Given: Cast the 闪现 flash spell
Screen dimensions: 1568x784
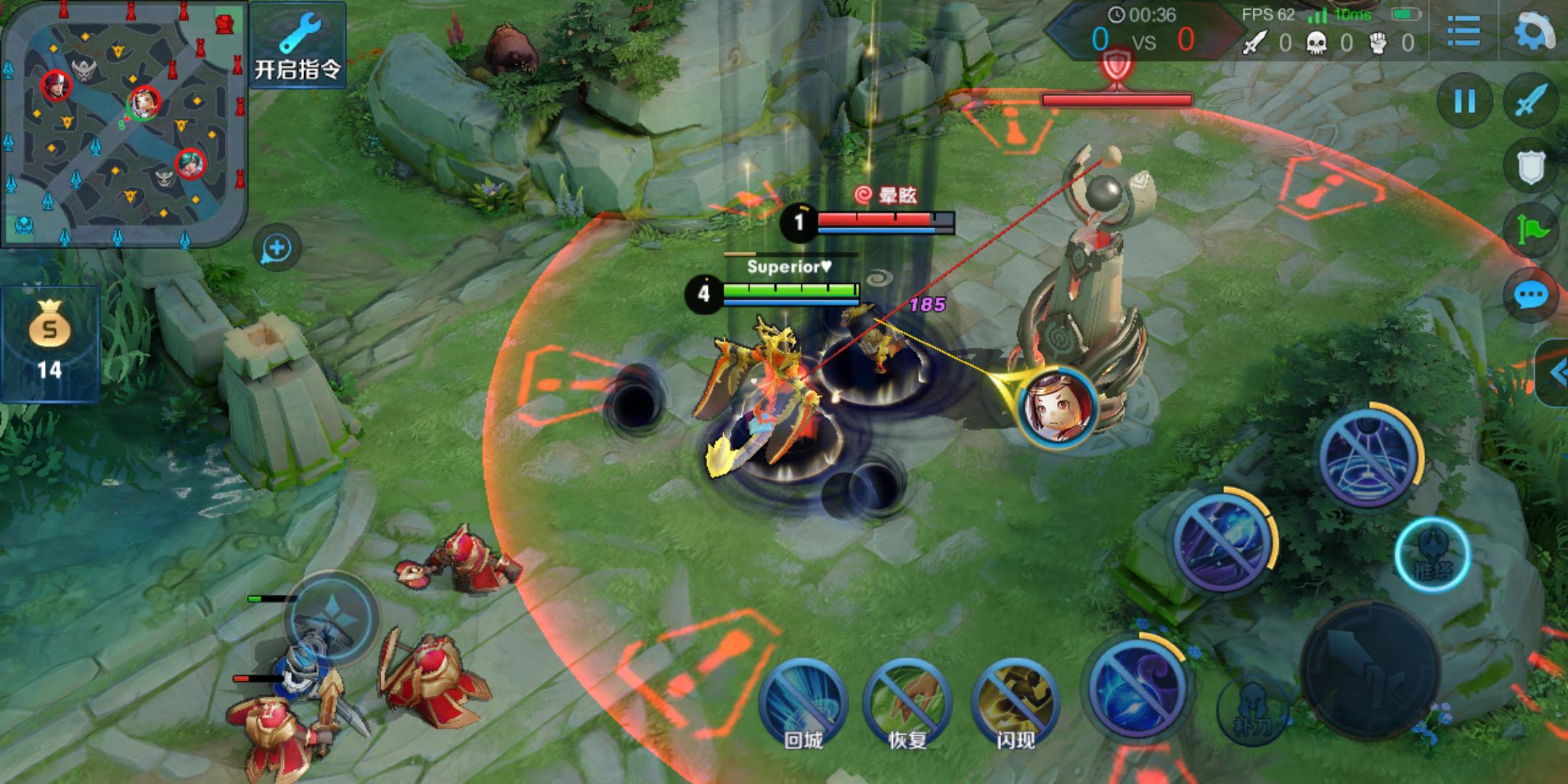Looking at the screenshot, I should (x=1014, y=703).
